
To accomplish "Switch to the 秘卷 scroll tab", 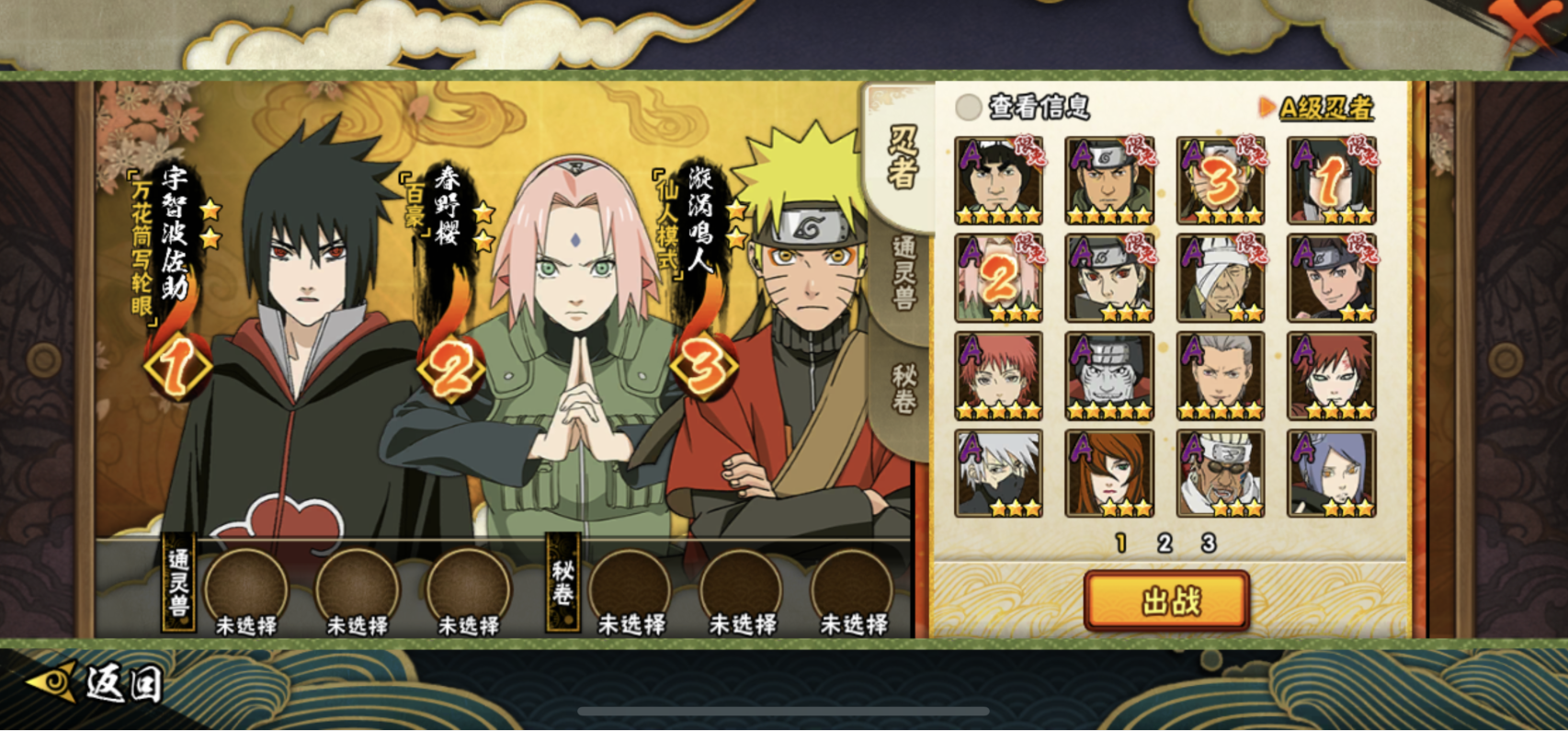I will pos(903,388).
